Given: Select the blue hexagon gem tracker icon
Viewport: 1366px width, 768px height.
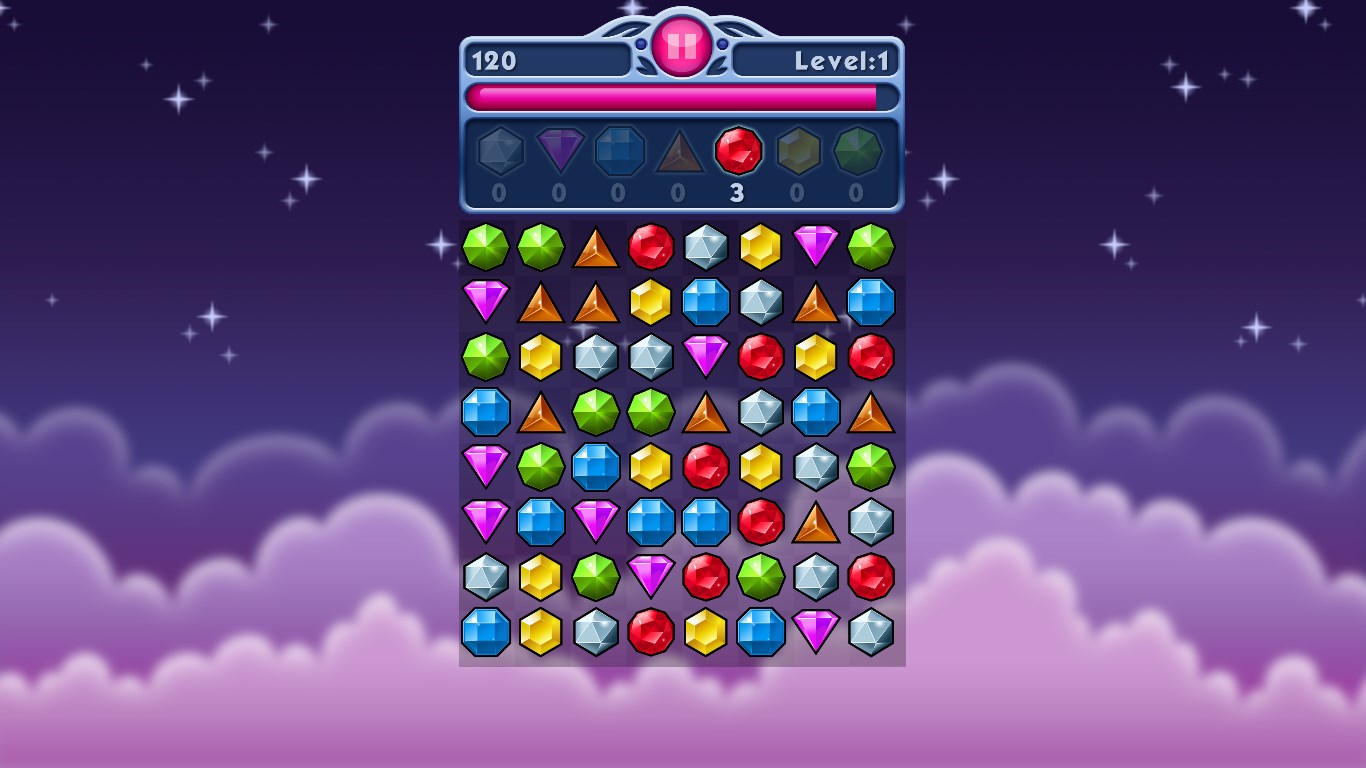Looking at the screenshot, I should pos(619,150).
